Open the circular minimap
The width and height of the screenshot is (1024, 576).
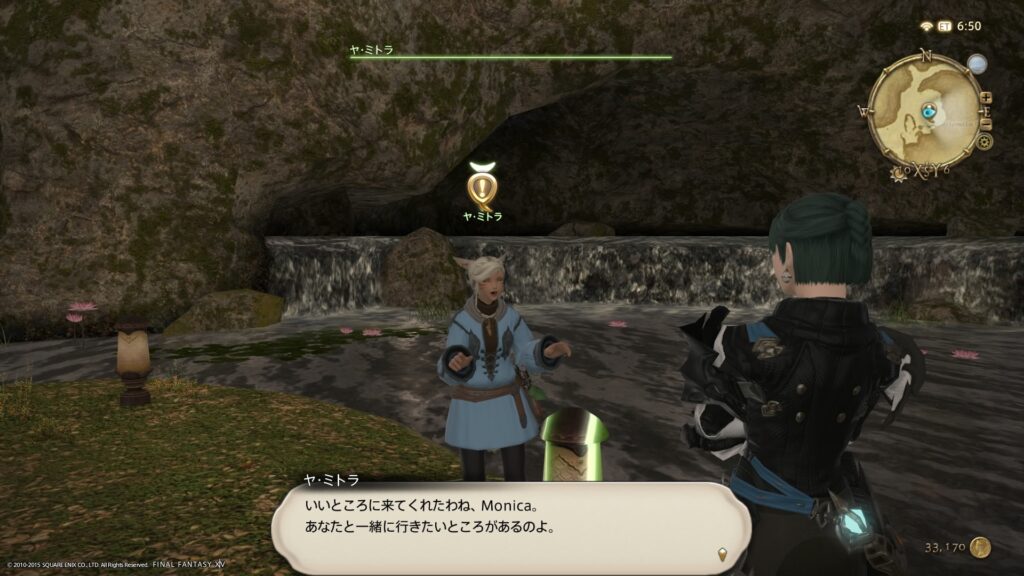point(925,111)
